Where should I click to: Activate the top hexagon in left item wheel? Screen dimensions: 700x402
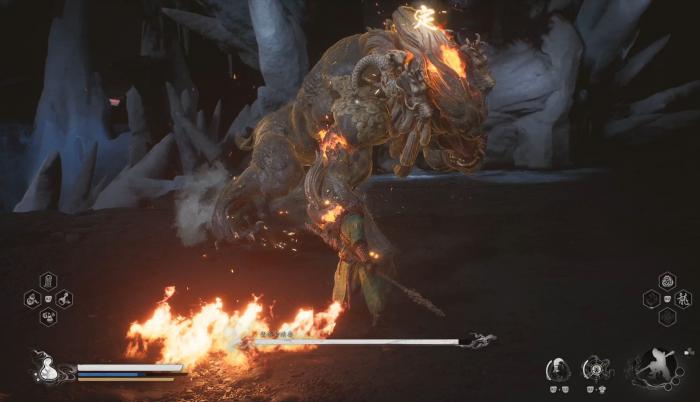click(x=48, y=281)
